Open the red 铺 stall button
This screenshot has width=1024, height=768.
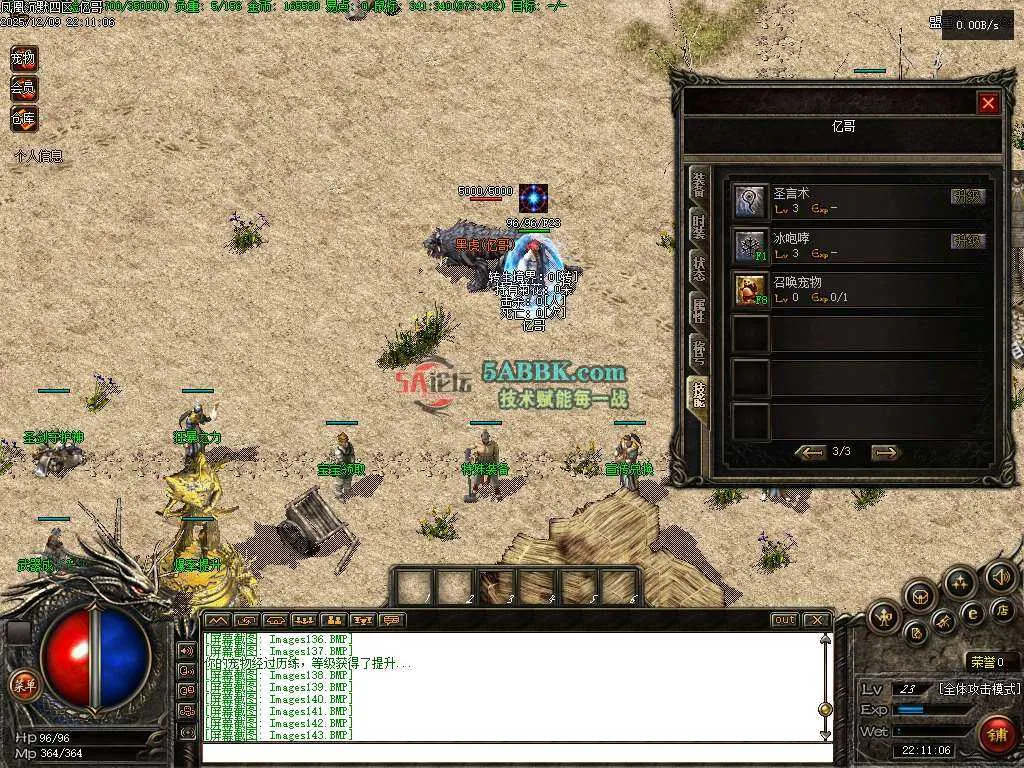(996, 735)
